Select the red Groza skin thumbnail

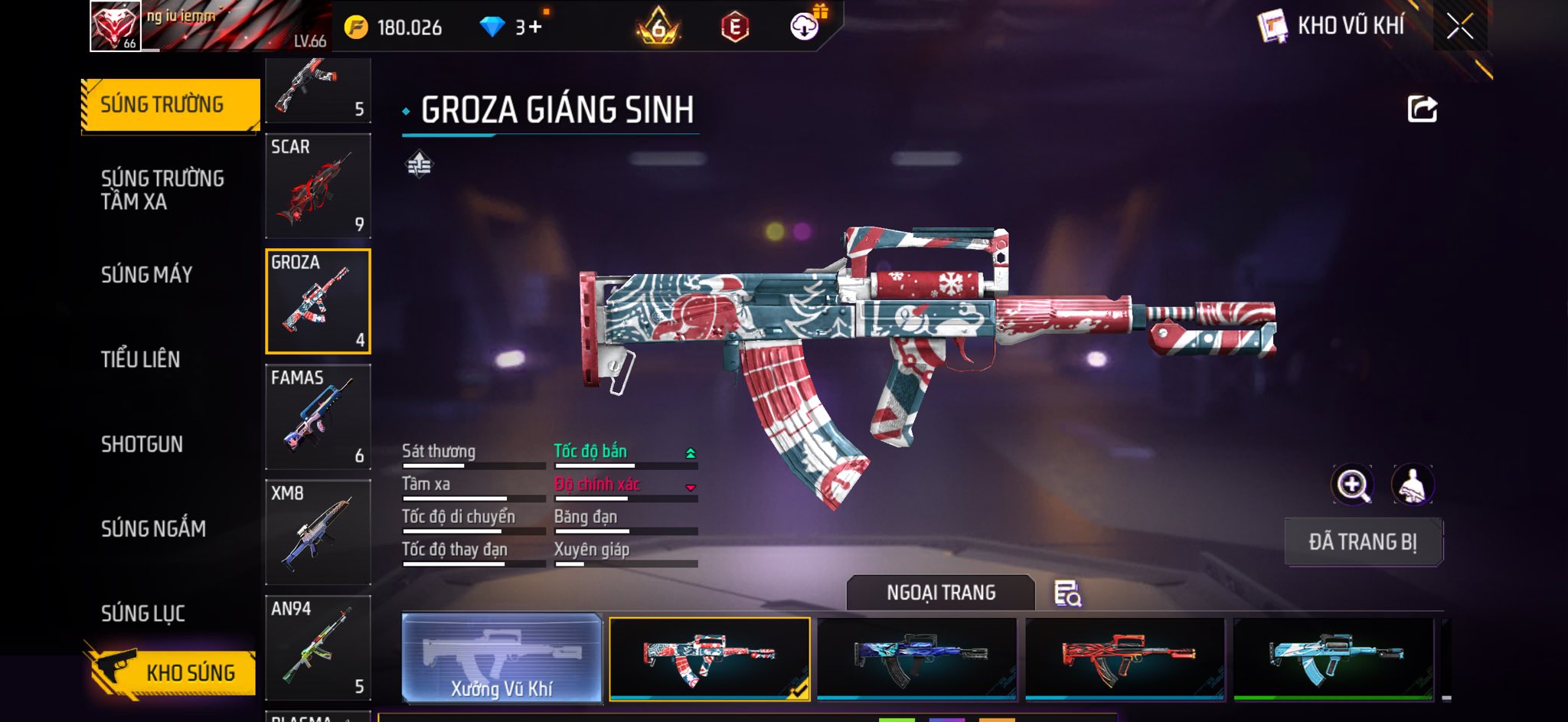pos(1125,658)
